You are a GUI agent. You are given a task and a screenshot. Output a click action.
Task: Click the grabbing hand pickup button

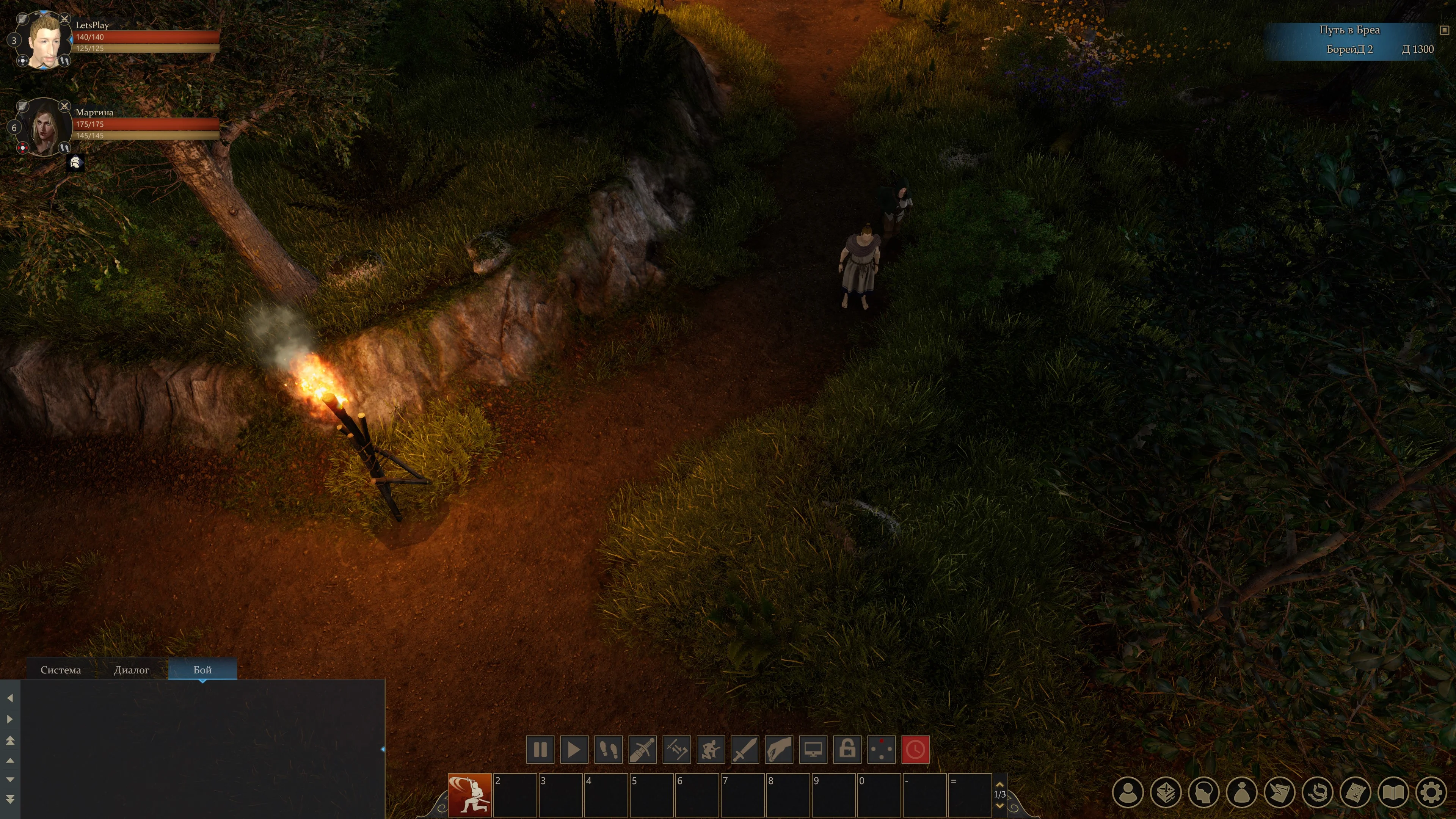pyautogui.click(x=779, y=750)
